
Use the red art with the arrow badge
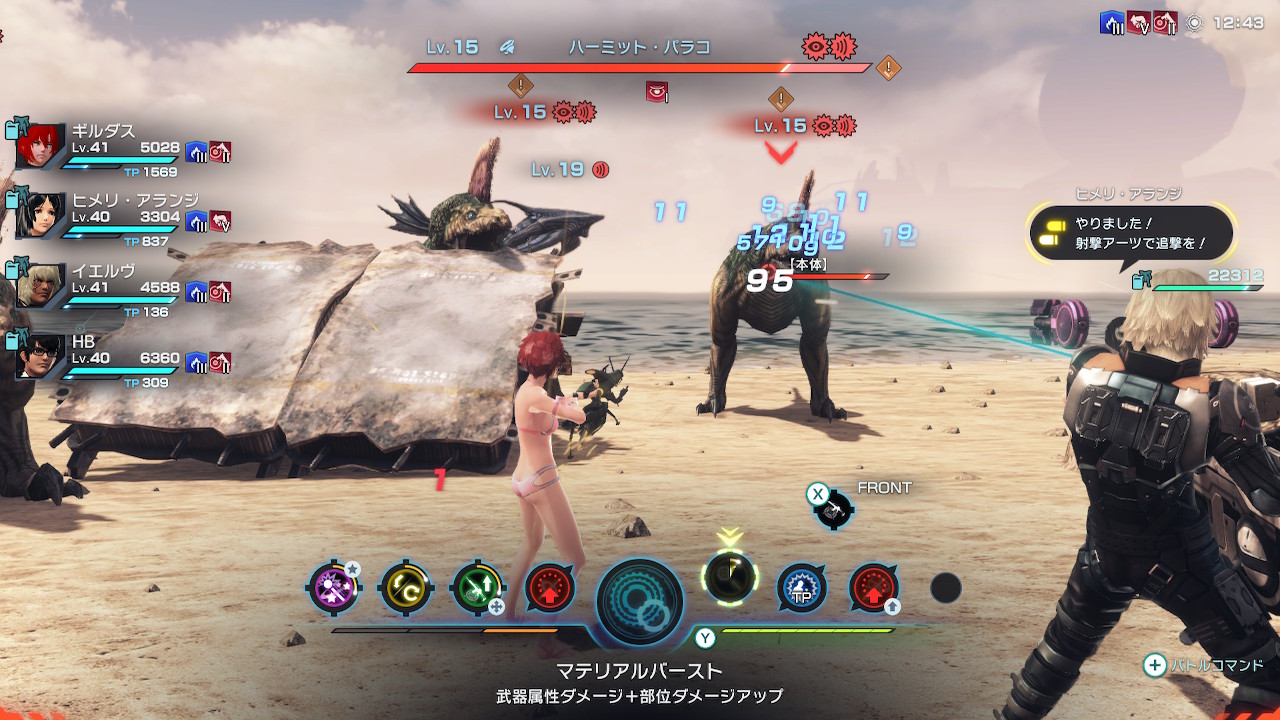point(873,588)
